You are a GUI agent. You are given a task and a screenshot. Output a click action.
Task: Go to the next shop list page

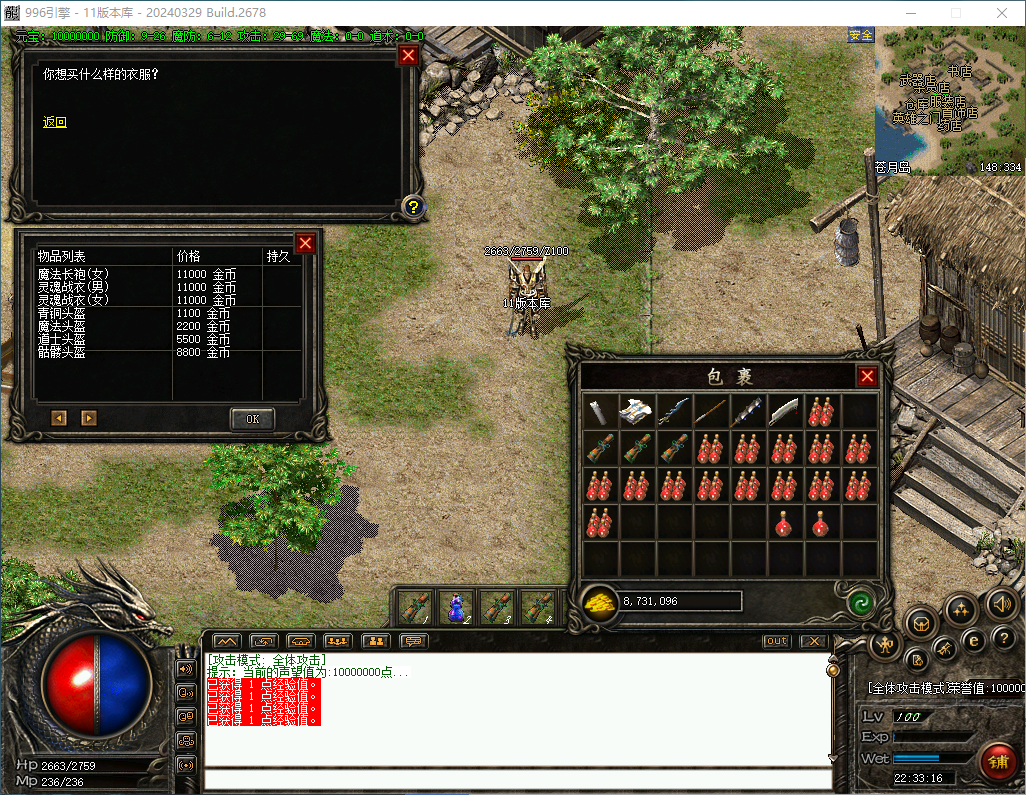(x=89, y=418)
